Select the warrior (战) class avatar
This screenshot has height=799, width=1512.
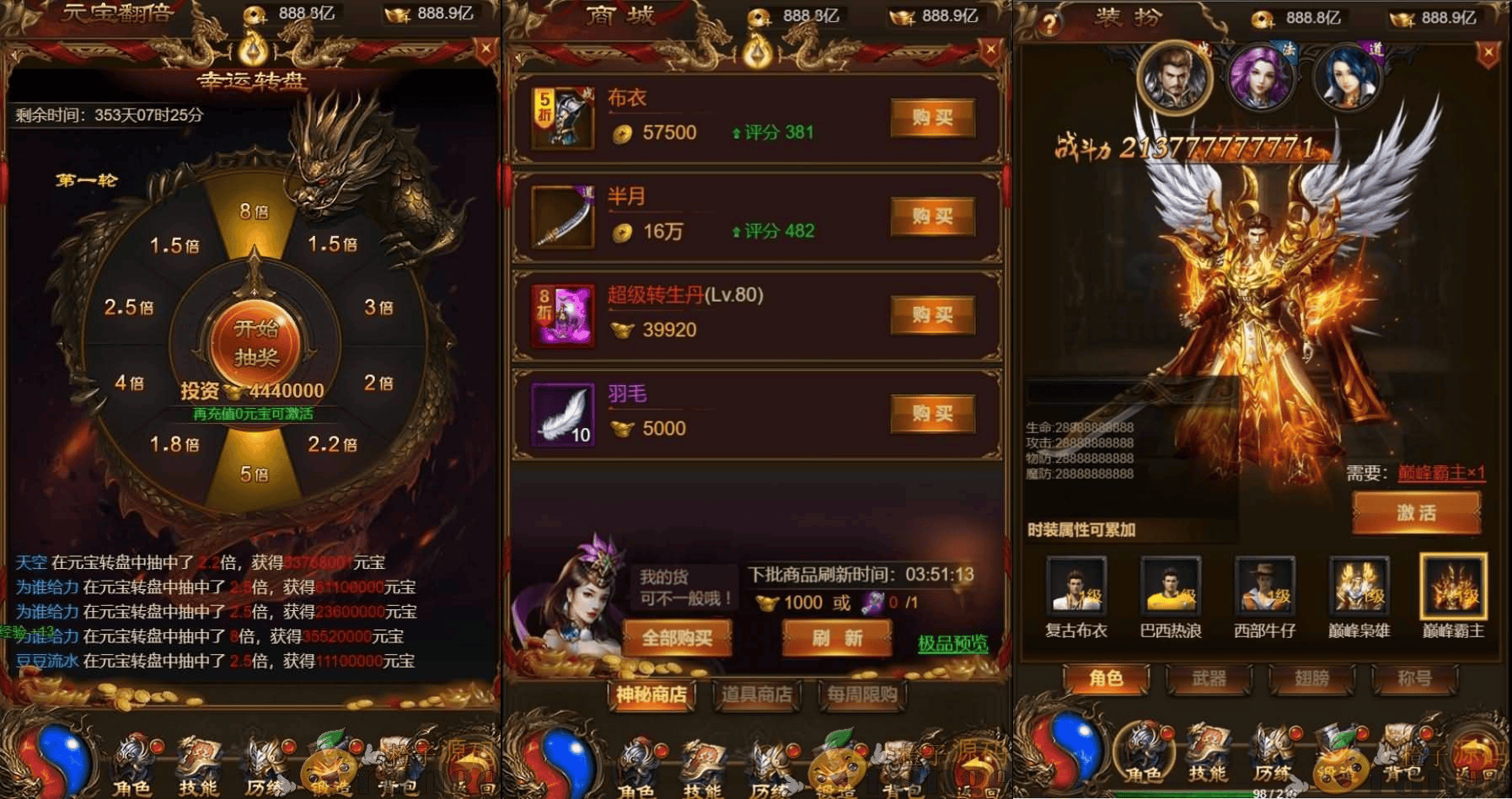point(1177,78)
